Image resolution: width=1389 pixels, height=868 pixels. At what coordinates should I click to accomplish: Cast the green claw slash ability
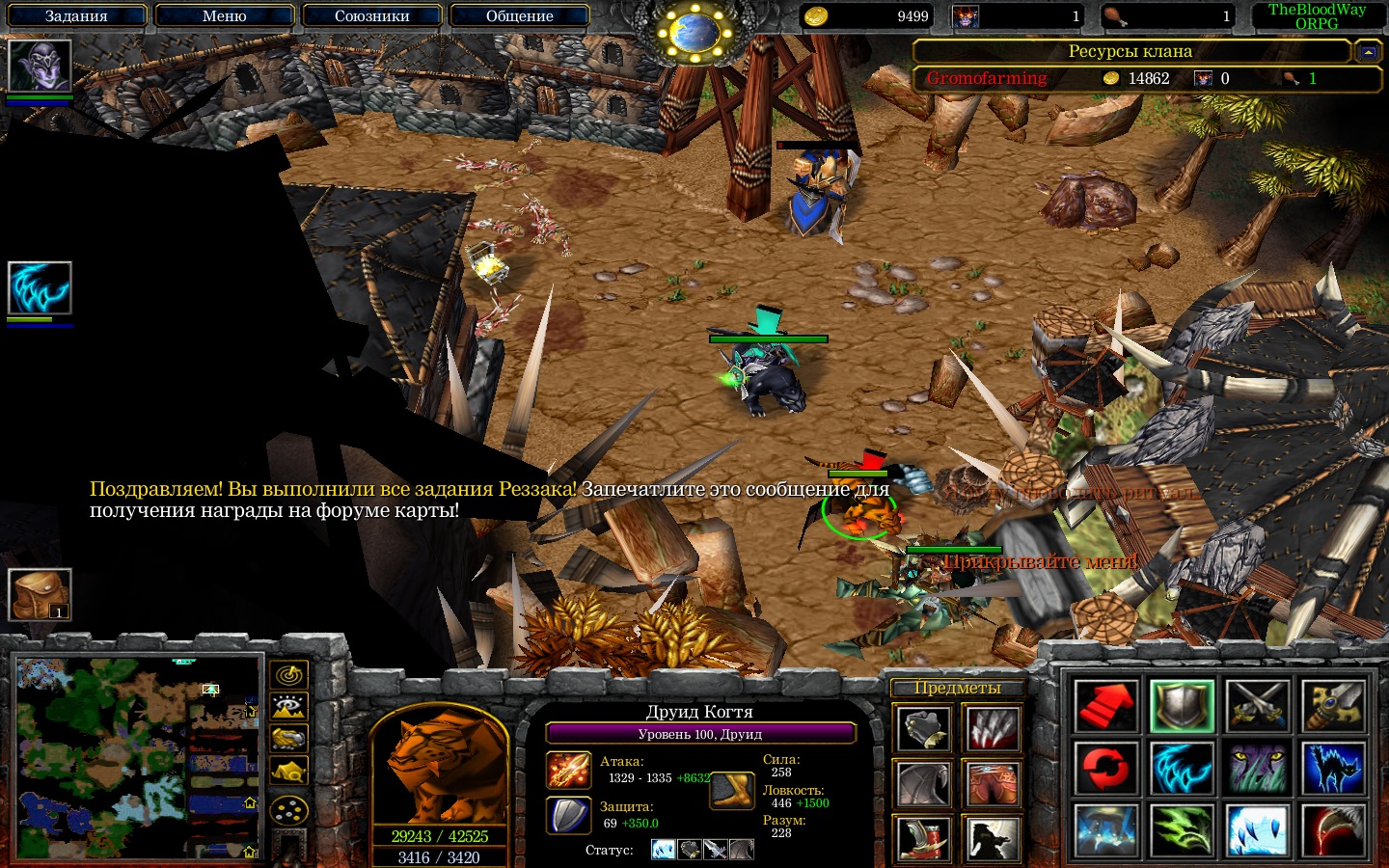[x=1182, y=831]
